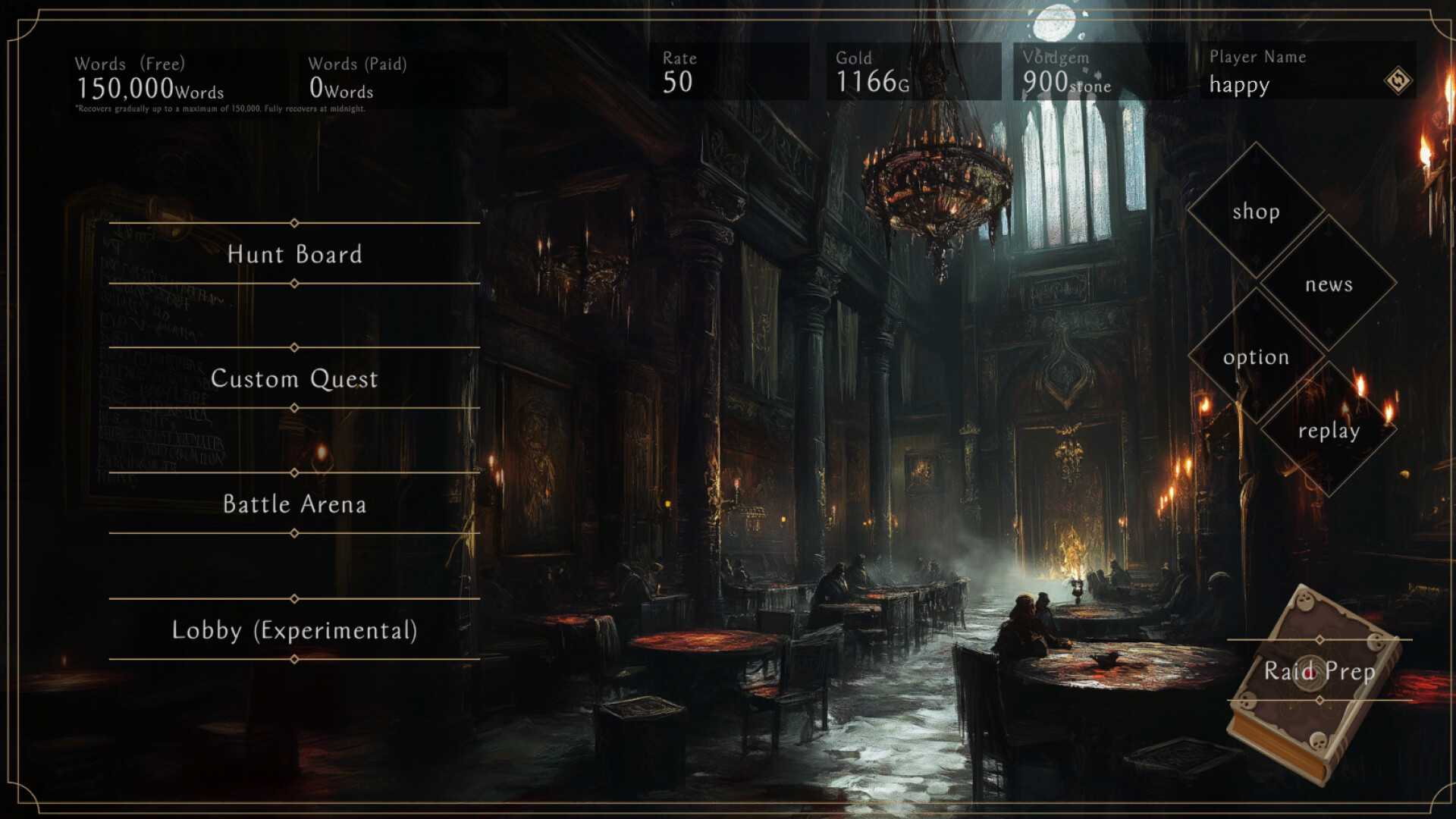This screenshot has width=1456, height=819.
Task: Open Lobby (Experimental)
Action: click(x=294, y=629)
